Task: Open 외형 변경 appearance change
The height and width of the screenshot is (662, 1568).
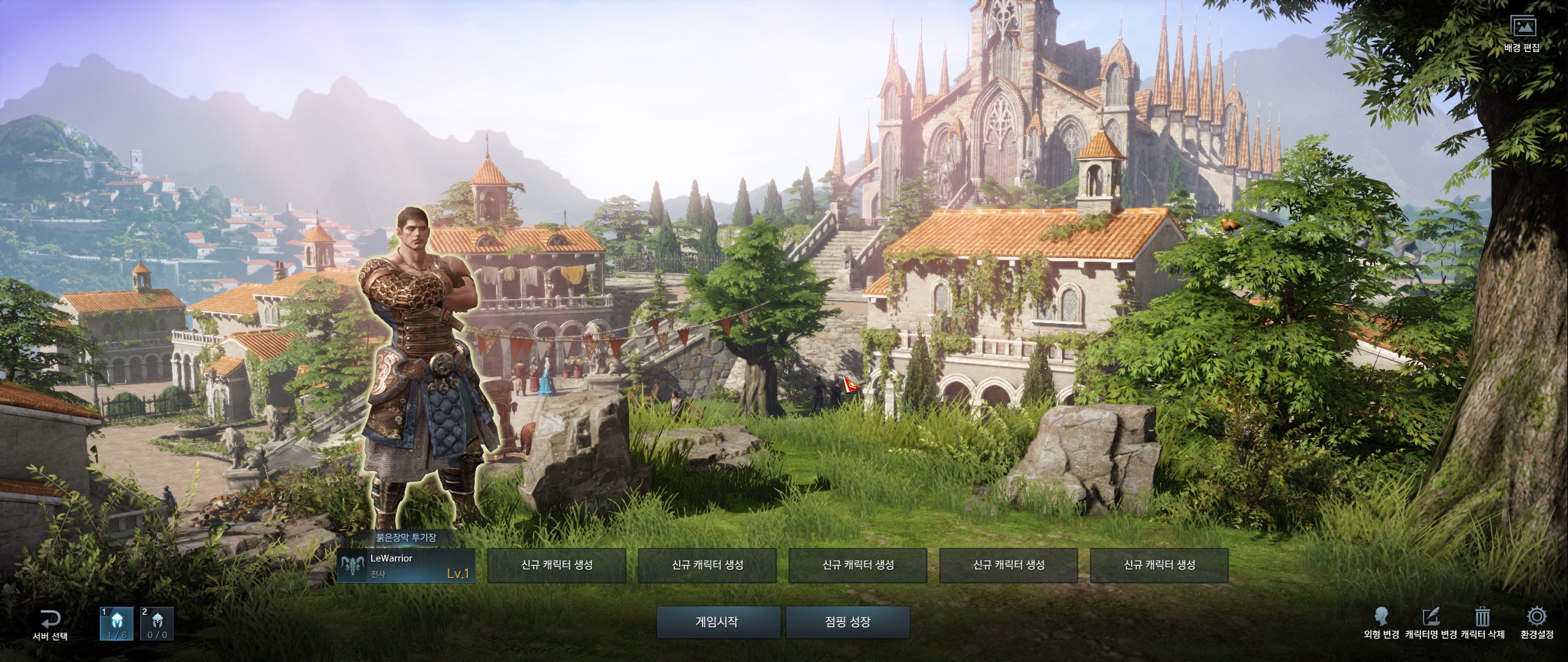Action: (x=1381, y=624)
